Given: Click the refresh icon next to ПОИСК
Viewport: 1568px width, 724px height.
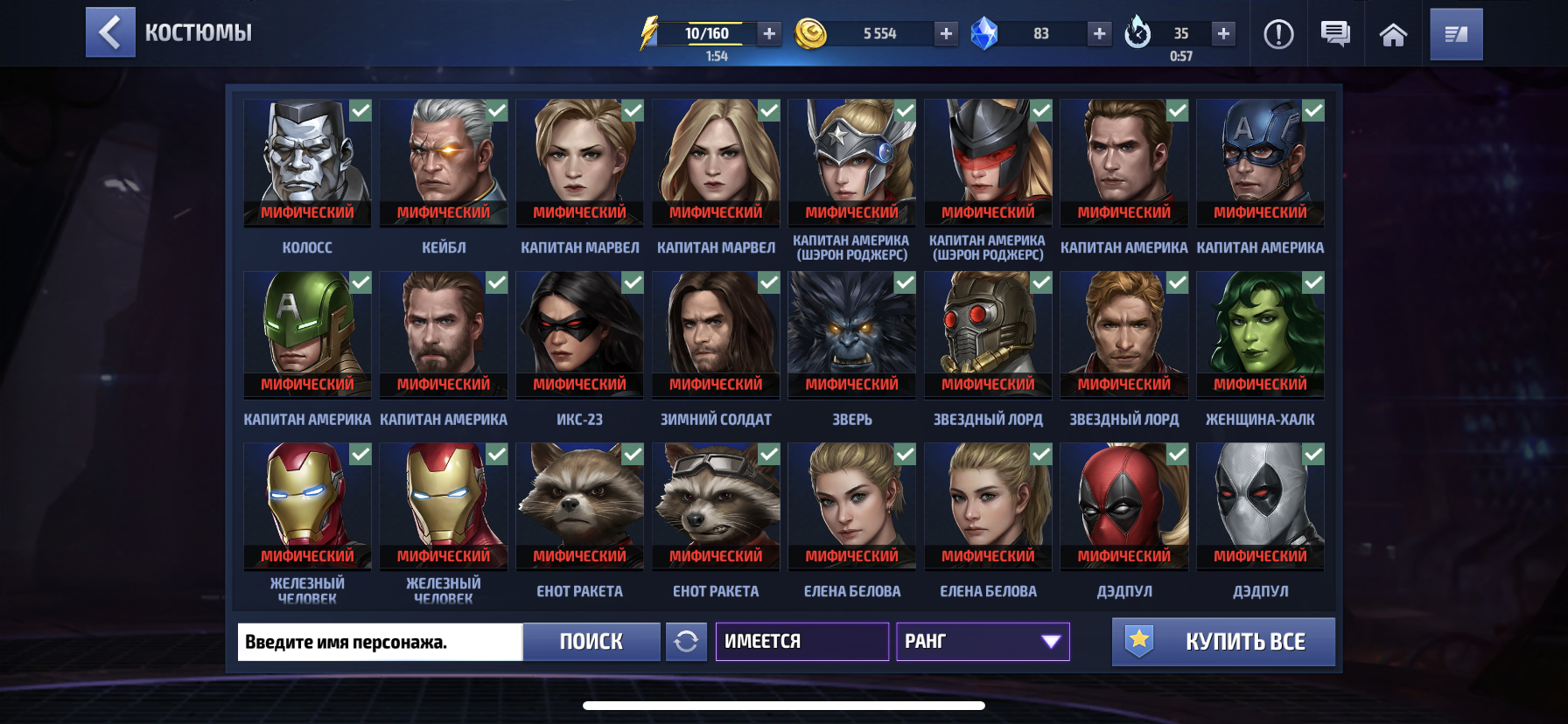Looking at the screenshot, I should [x=688, y=641].
